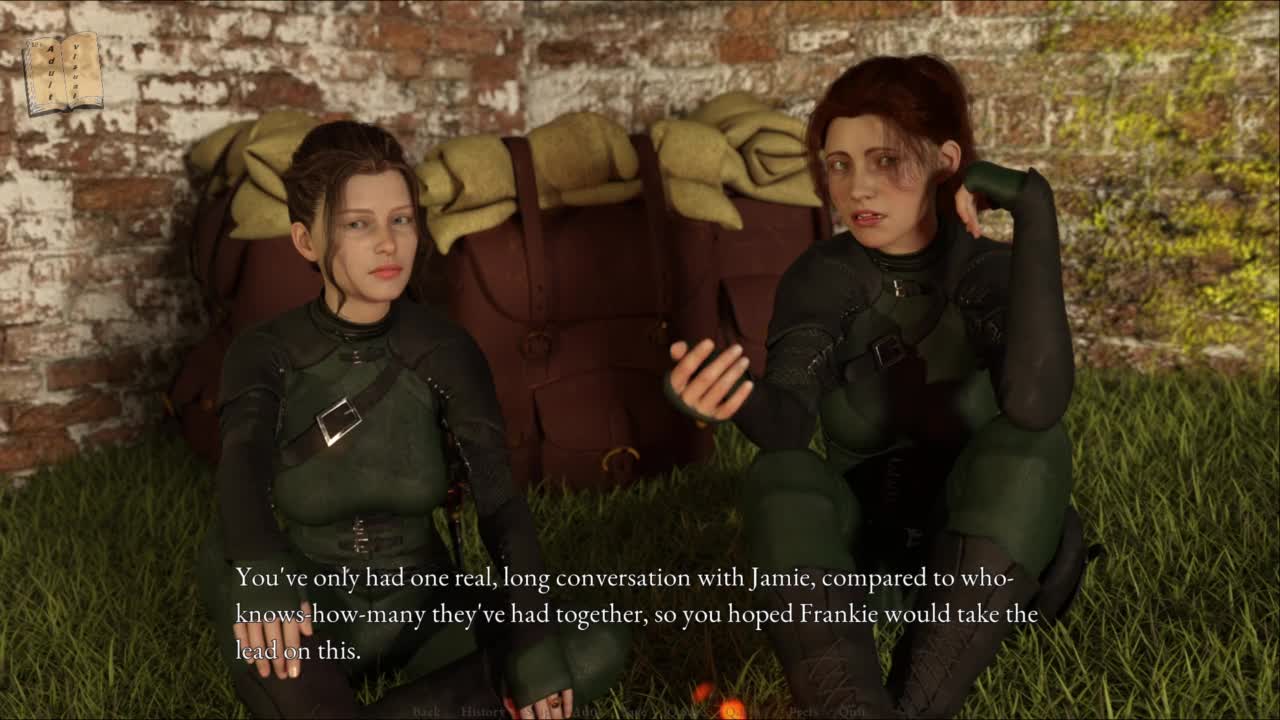Image resolution: width=1280 pixels, height=720 pixels.
Task: Open the dialogue History log
Action: [483, 712]
